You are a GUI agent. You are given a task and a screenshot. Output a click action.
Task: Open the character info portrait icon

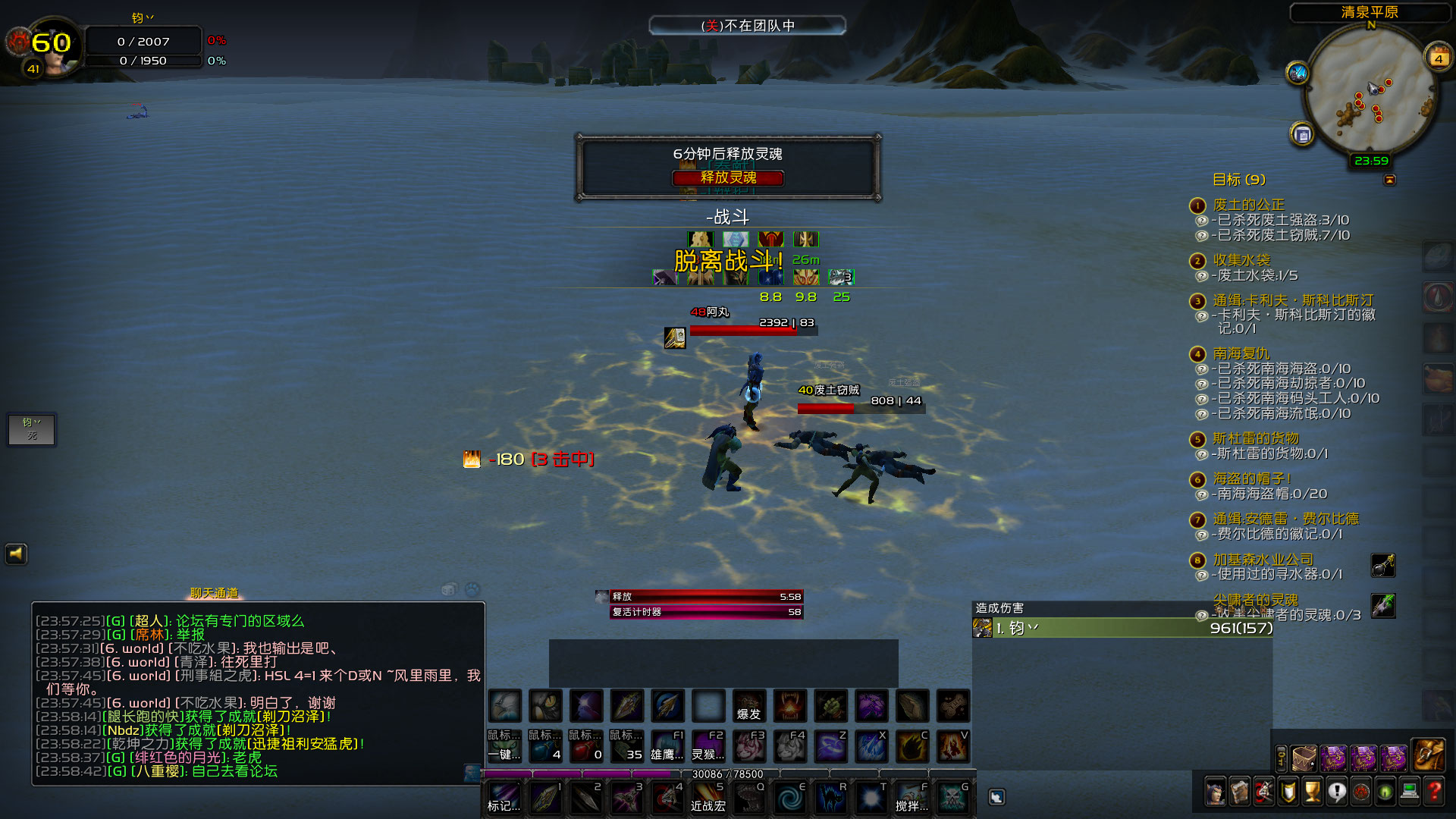1216,792
